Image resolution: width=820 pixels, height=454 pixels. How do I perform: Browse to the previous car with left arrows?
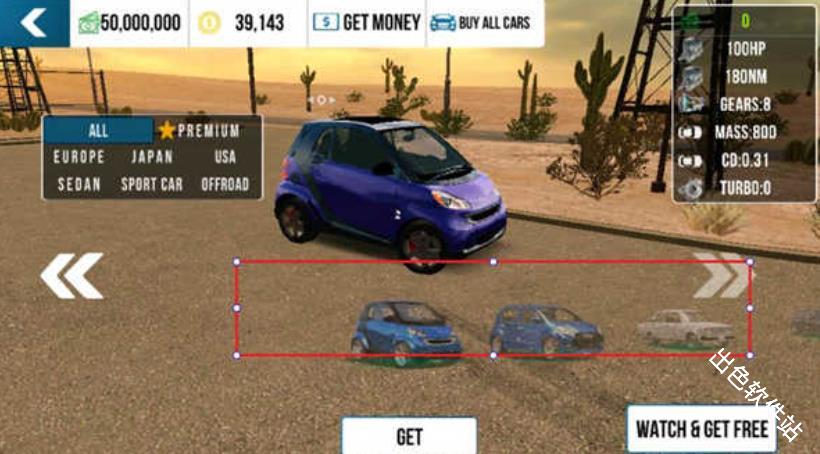click(72, 276)
